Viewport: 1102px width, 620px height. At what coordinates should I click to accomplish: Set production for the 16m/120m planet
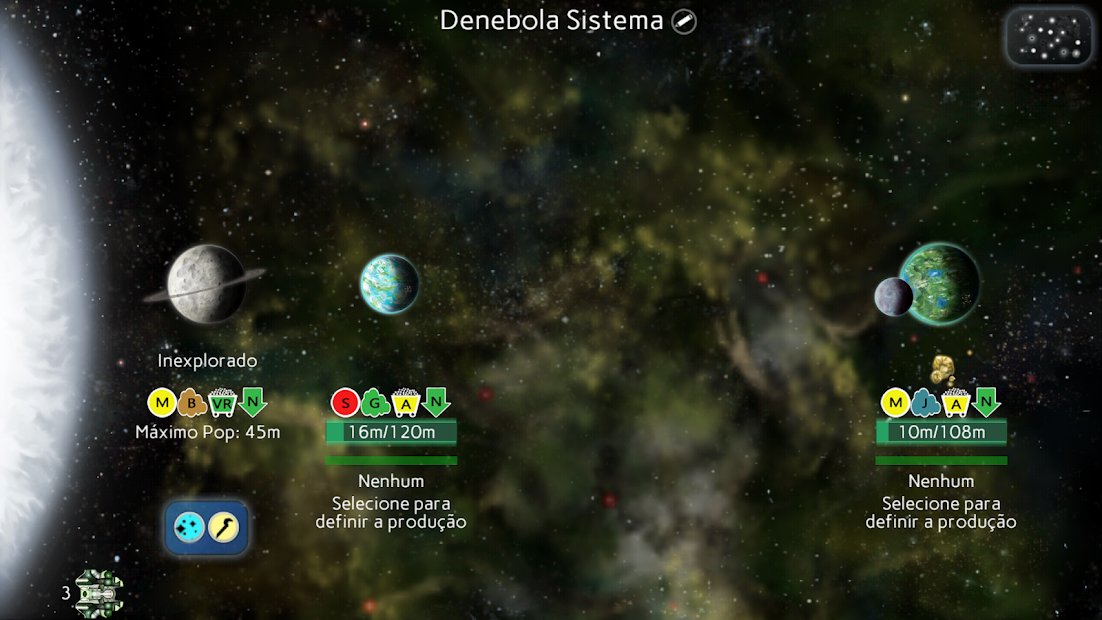click(391, 512)
